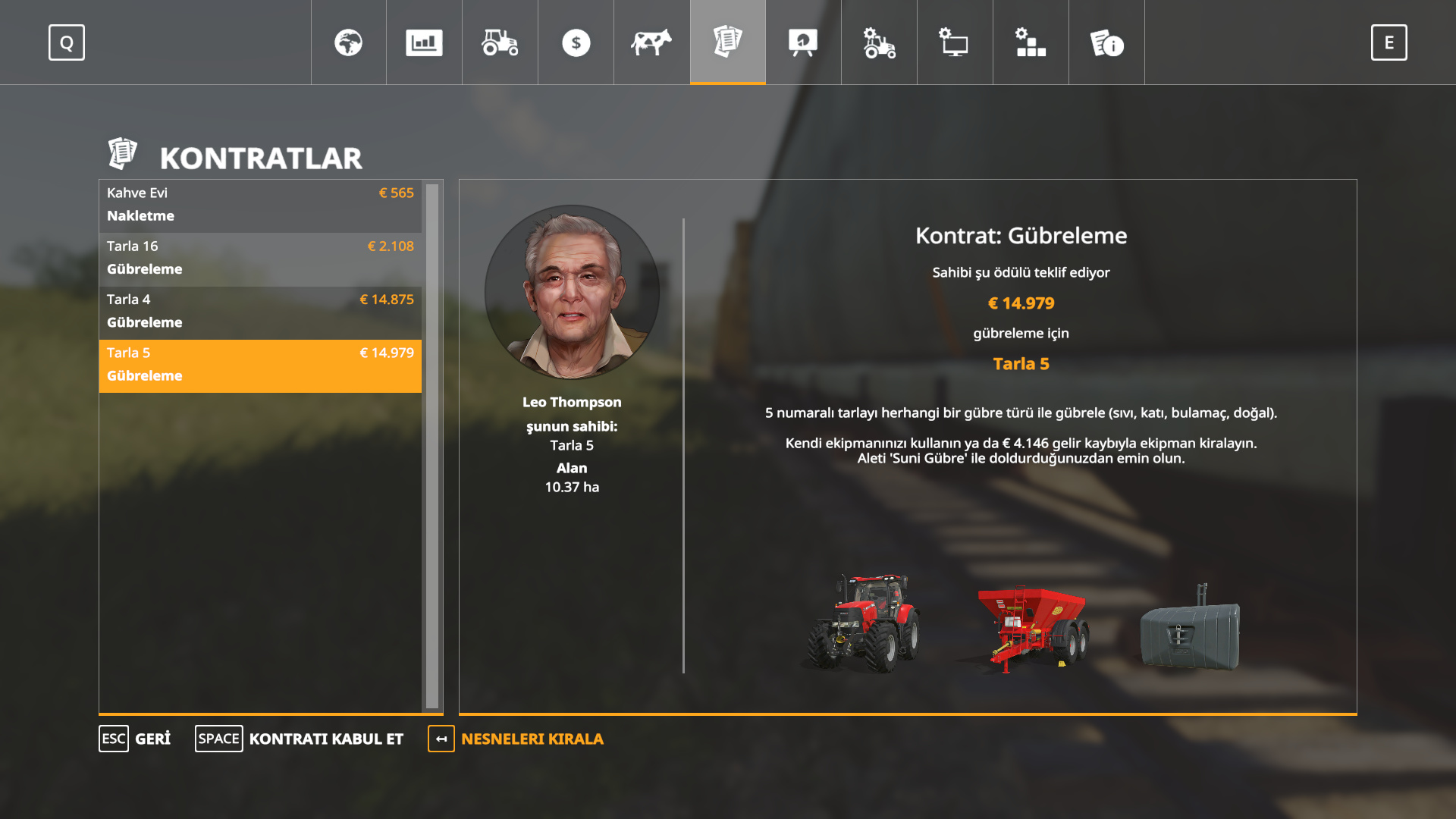Open the monitor display settings tab
The image size is (1456, 819).
point(955,42)
